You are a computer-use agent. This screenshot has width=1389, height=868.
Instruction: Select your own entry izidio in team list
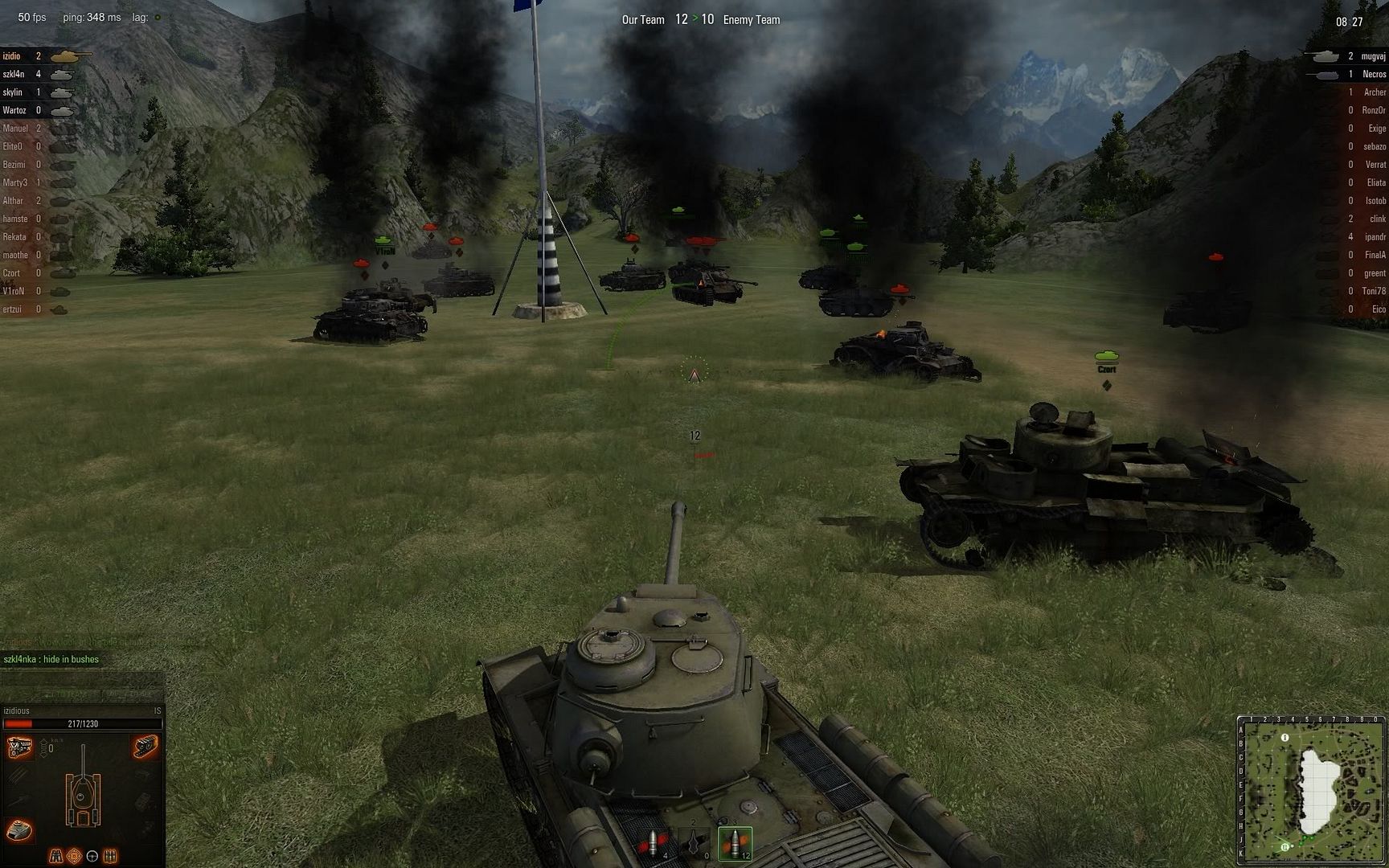pos(12,56)
